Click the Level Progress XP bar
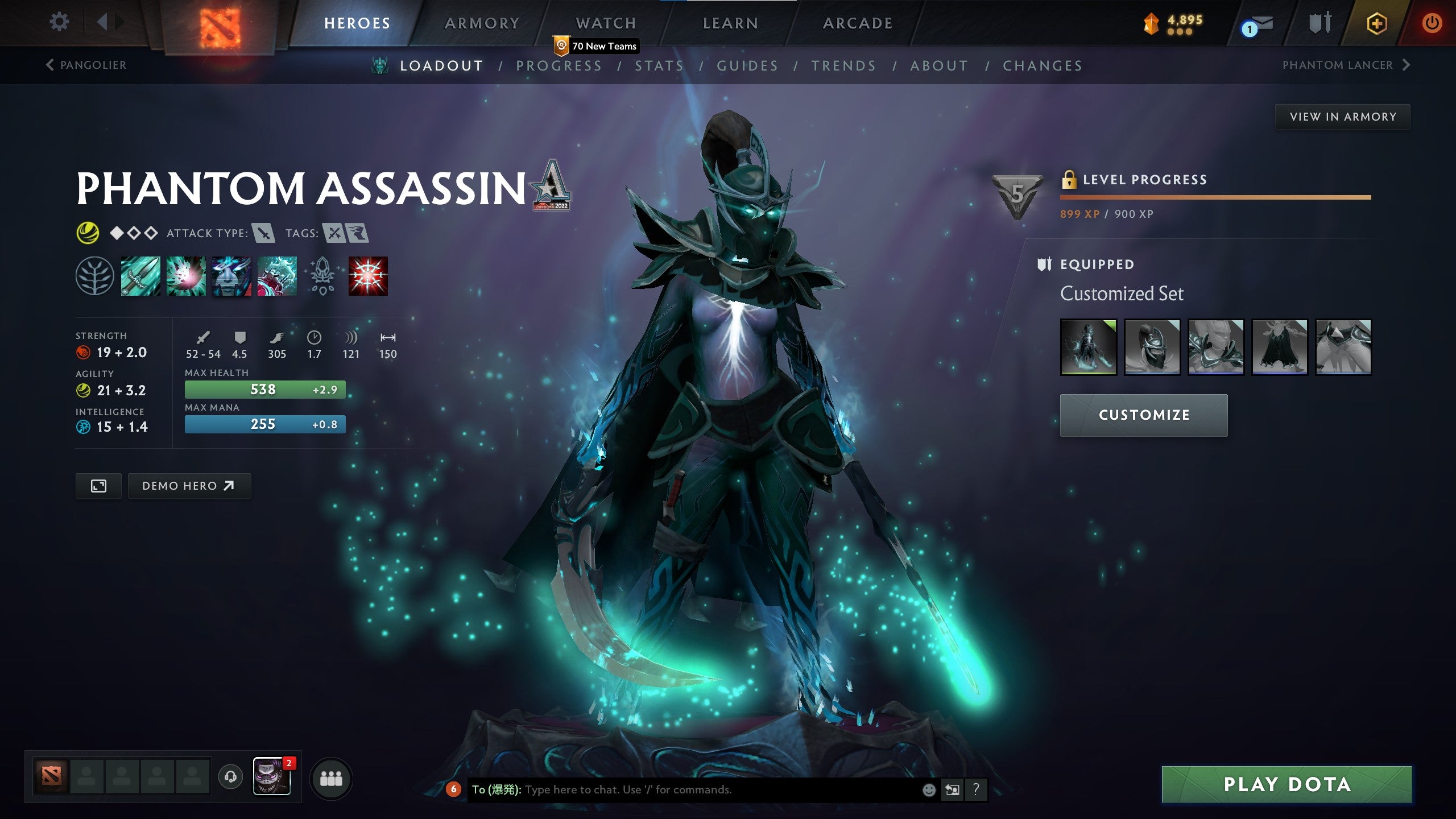This screenshot has width=1456, height=819. [x=1214, y=198]
